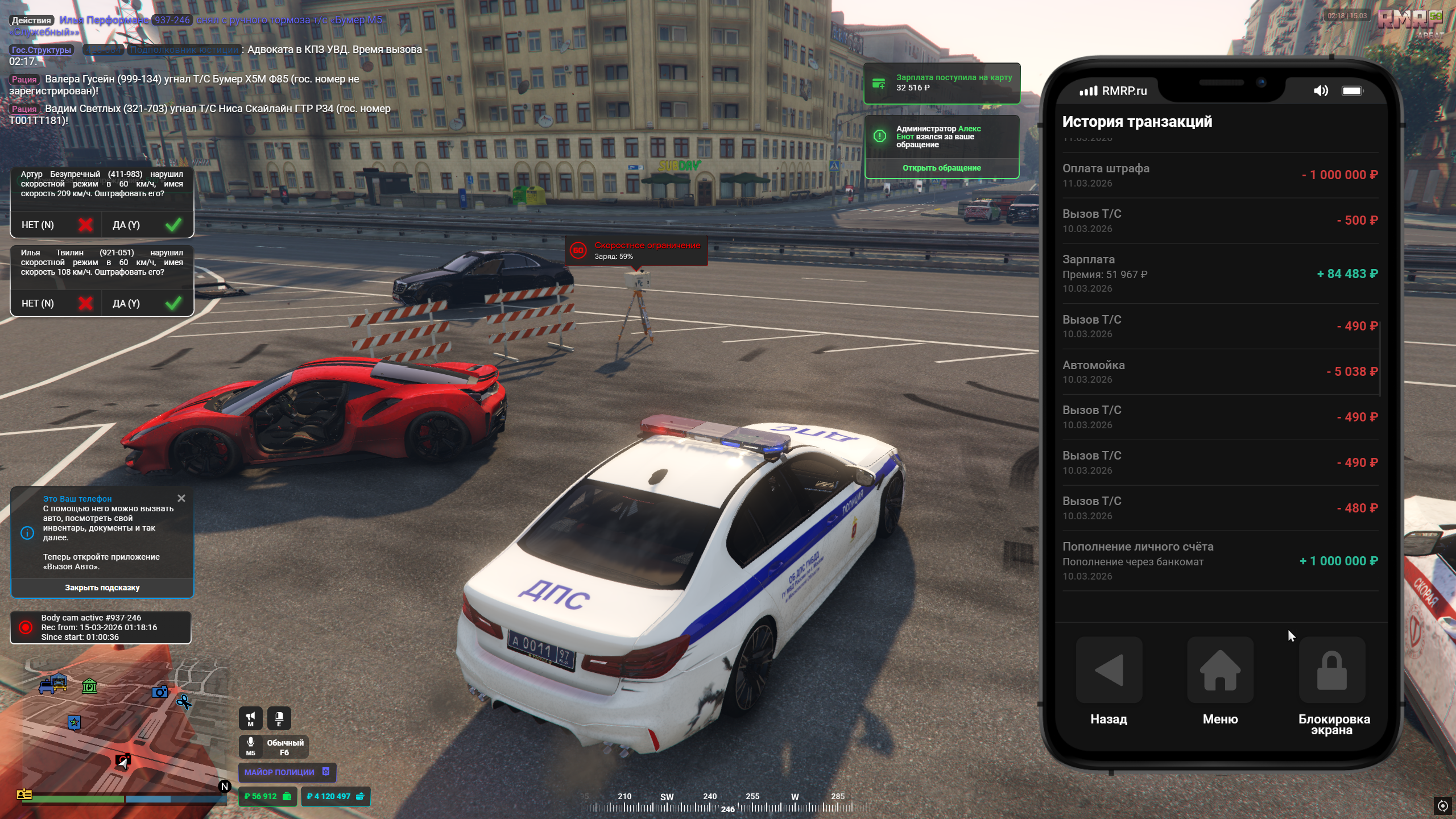This screenshot has width=1456, height=819.
Task: Select the Оплата штрафа transaction row
Action: tap(1219, 175)
